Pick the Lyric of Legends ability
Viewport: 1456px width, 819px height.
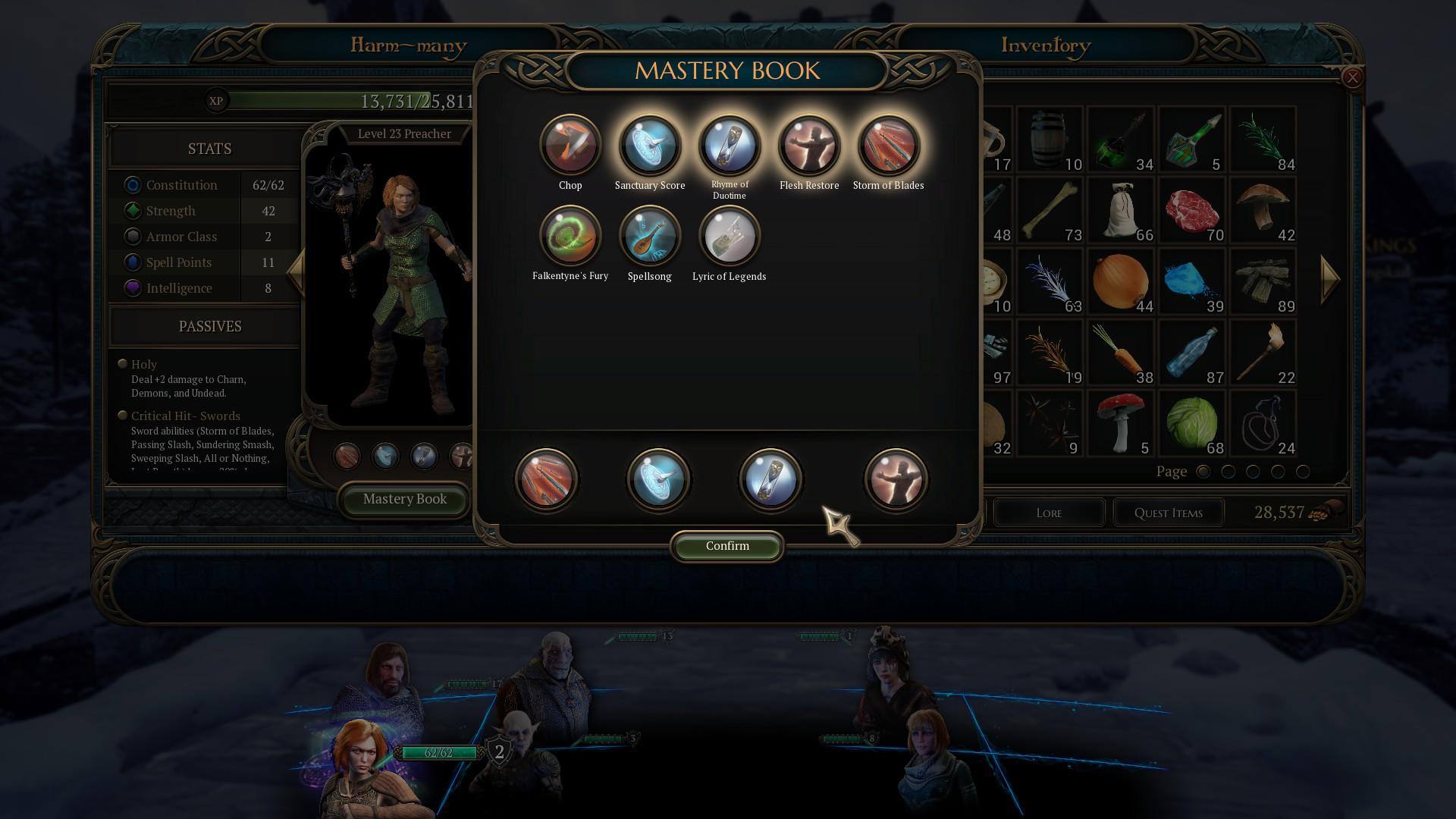(x=729, y=237)
